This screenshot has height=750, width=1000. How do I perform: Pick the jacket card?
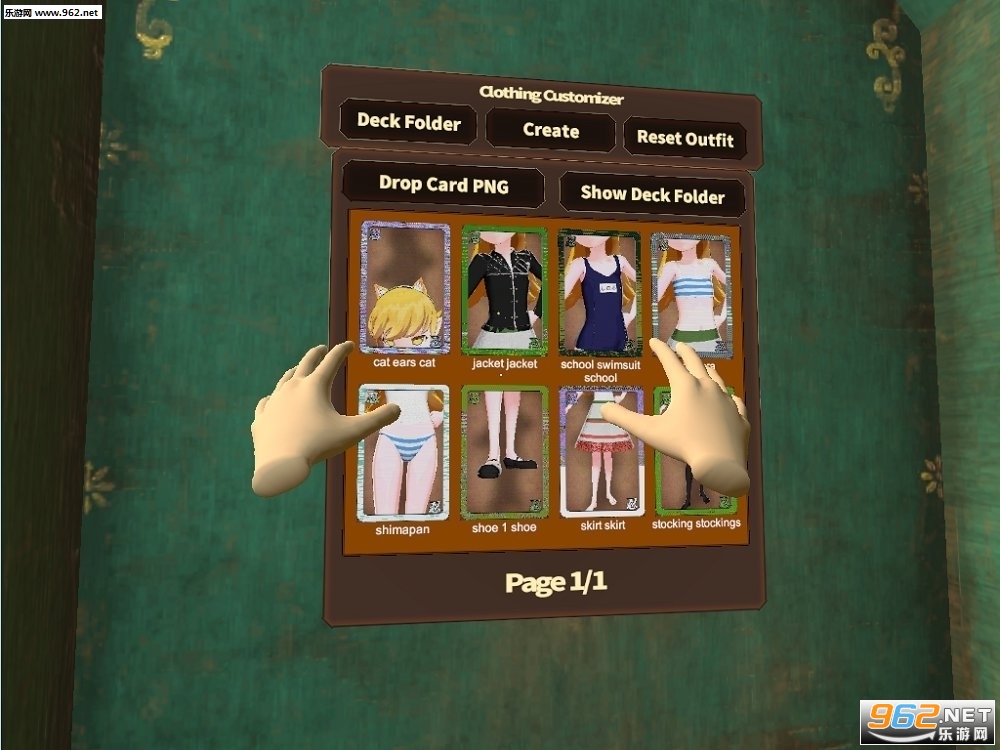504,290
